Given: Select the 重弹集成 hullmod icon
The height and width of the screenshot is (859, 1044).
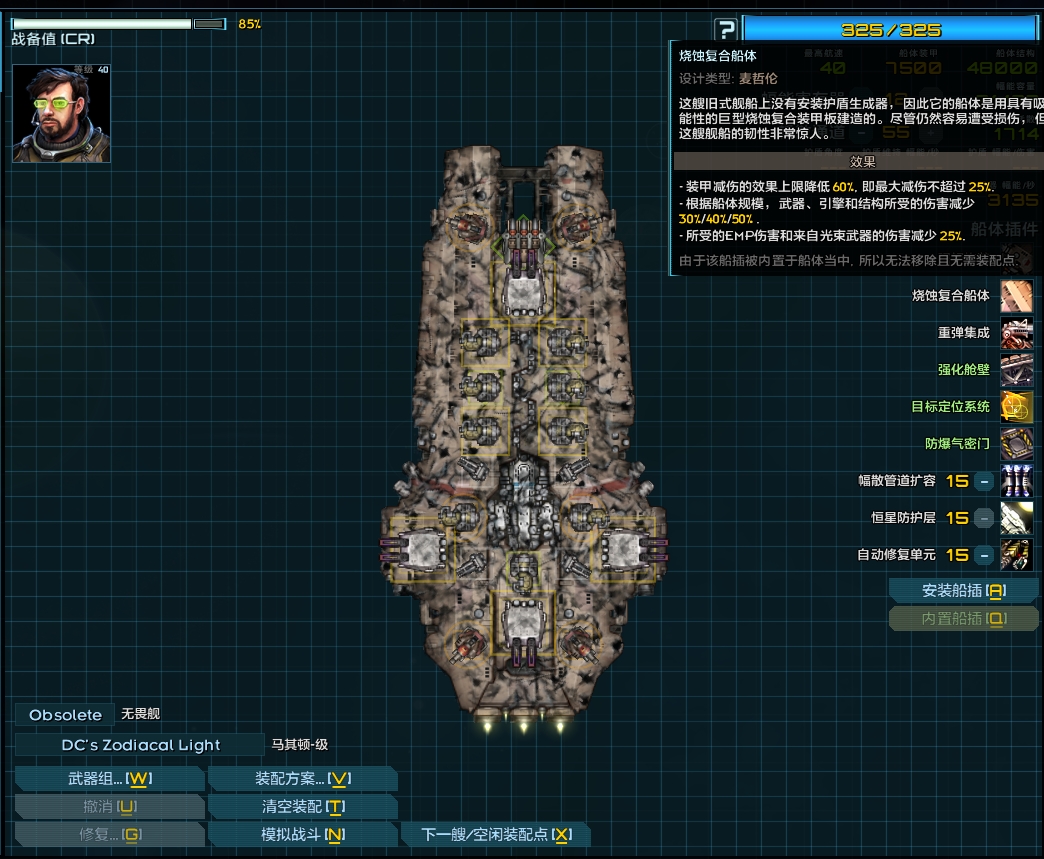Looking at the screenshot, I should (x=1016, y=333).
